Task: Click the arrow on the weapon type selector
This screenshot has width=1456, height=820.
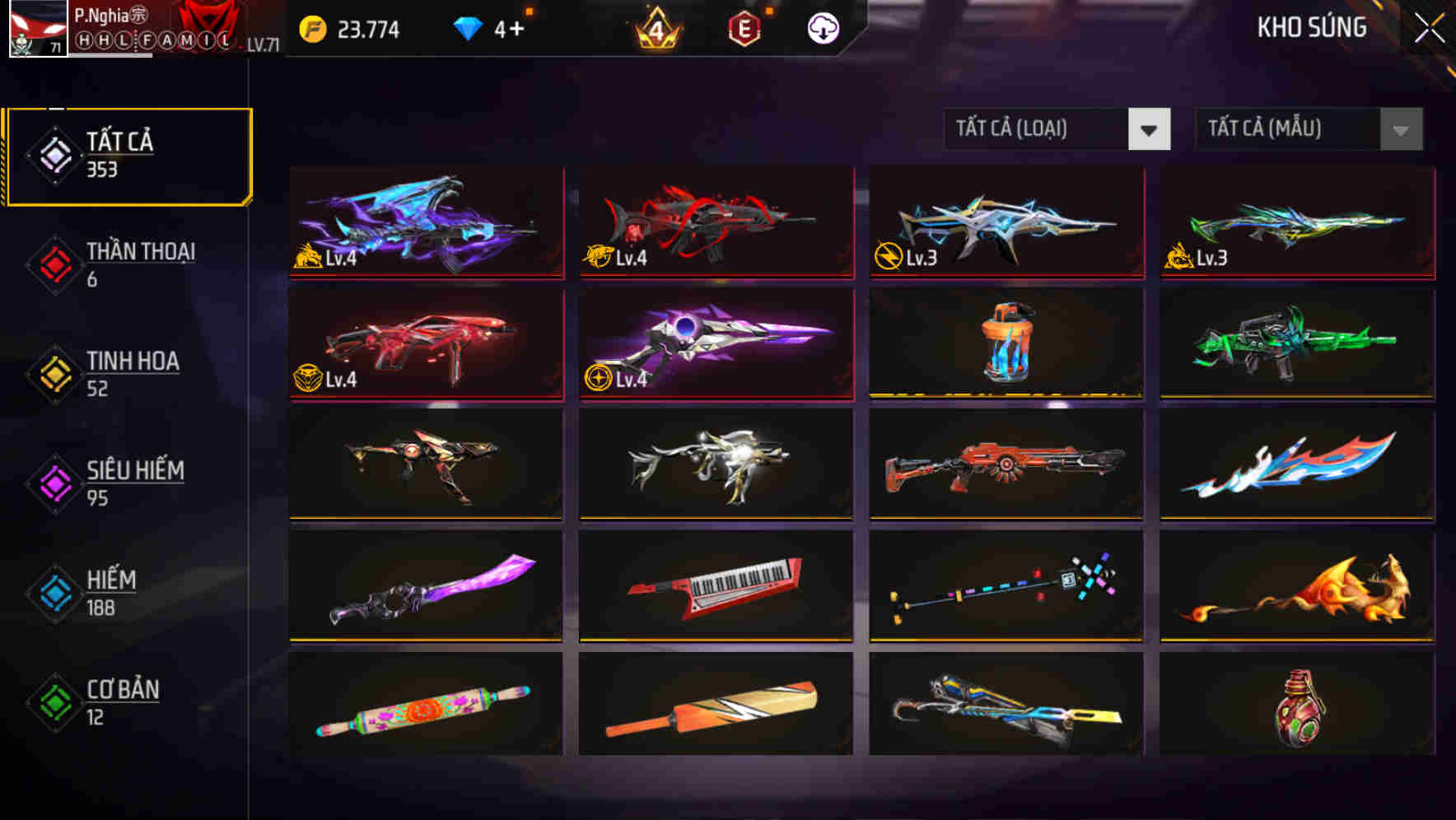Action: click(1150, 130)
